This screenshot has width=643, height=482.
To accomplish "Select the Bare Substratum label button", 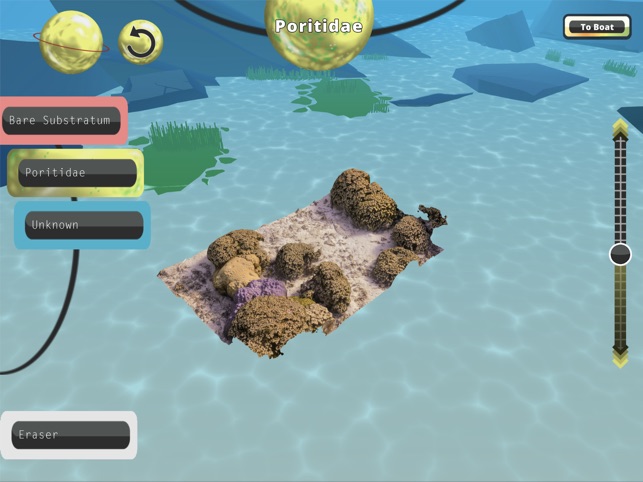I will (x=62, y=121).
